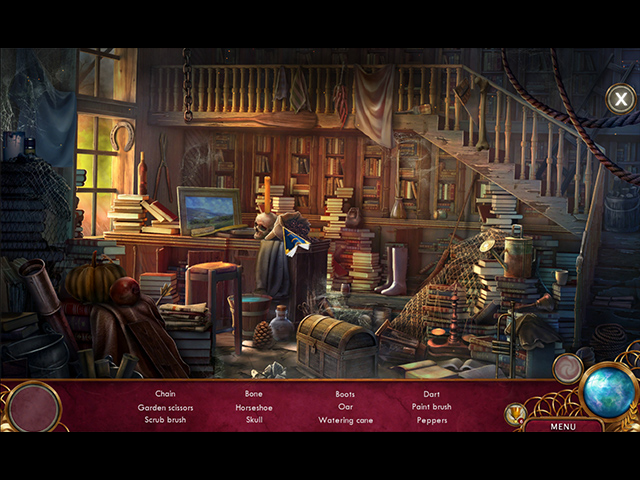
Task: Select "Peppers" in the item list
Action: (431, 420)
